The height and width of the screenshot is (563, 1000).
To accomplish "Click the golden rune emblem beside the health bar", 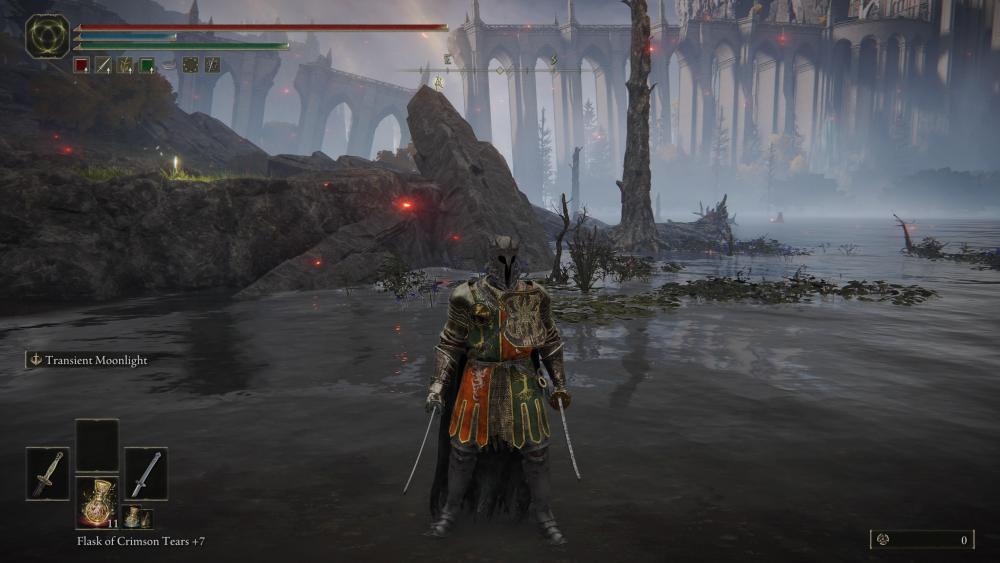I will 47,35.
